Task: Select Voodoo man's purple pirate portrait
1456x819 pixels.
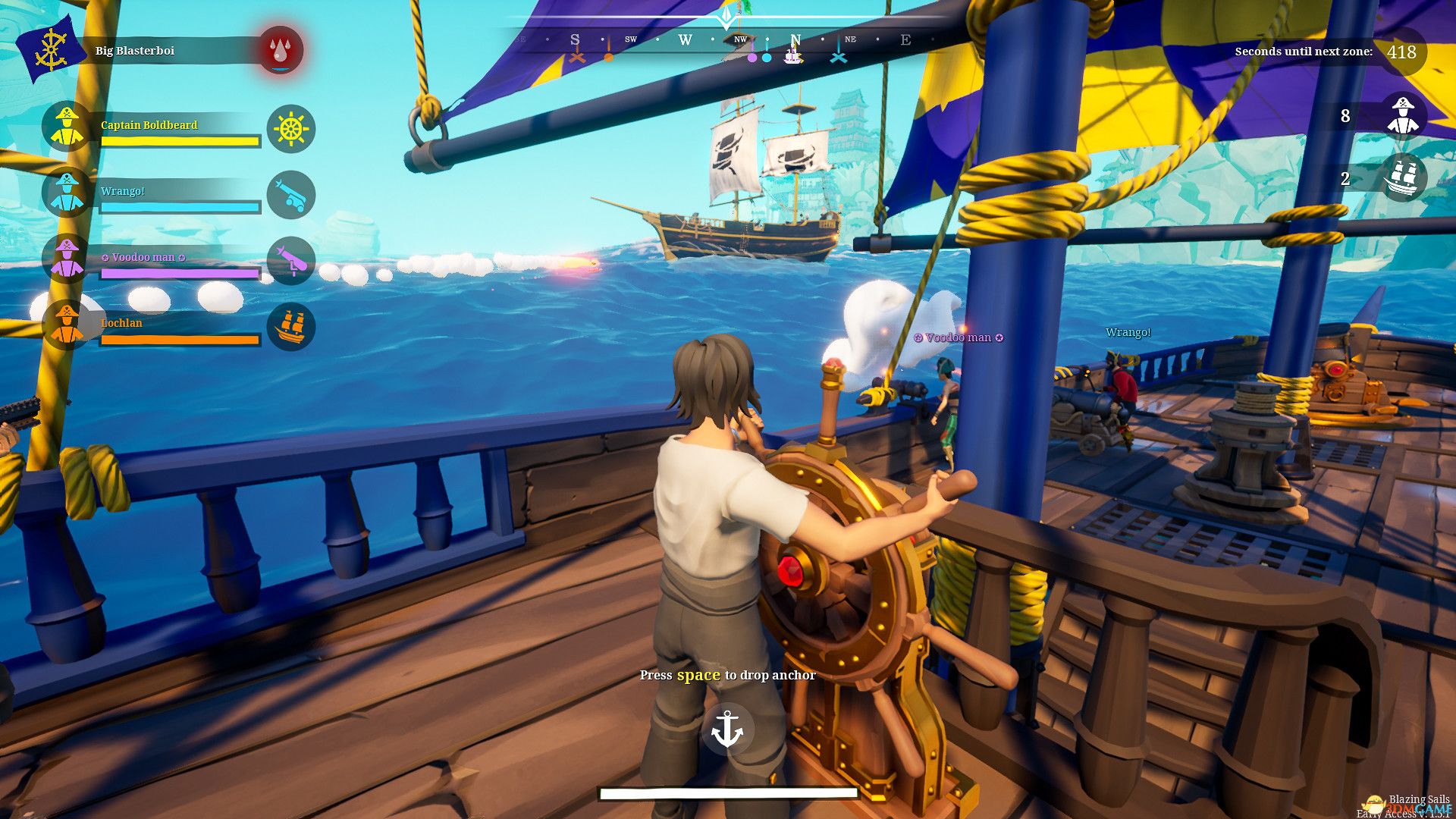Action: tap(67, 259)
